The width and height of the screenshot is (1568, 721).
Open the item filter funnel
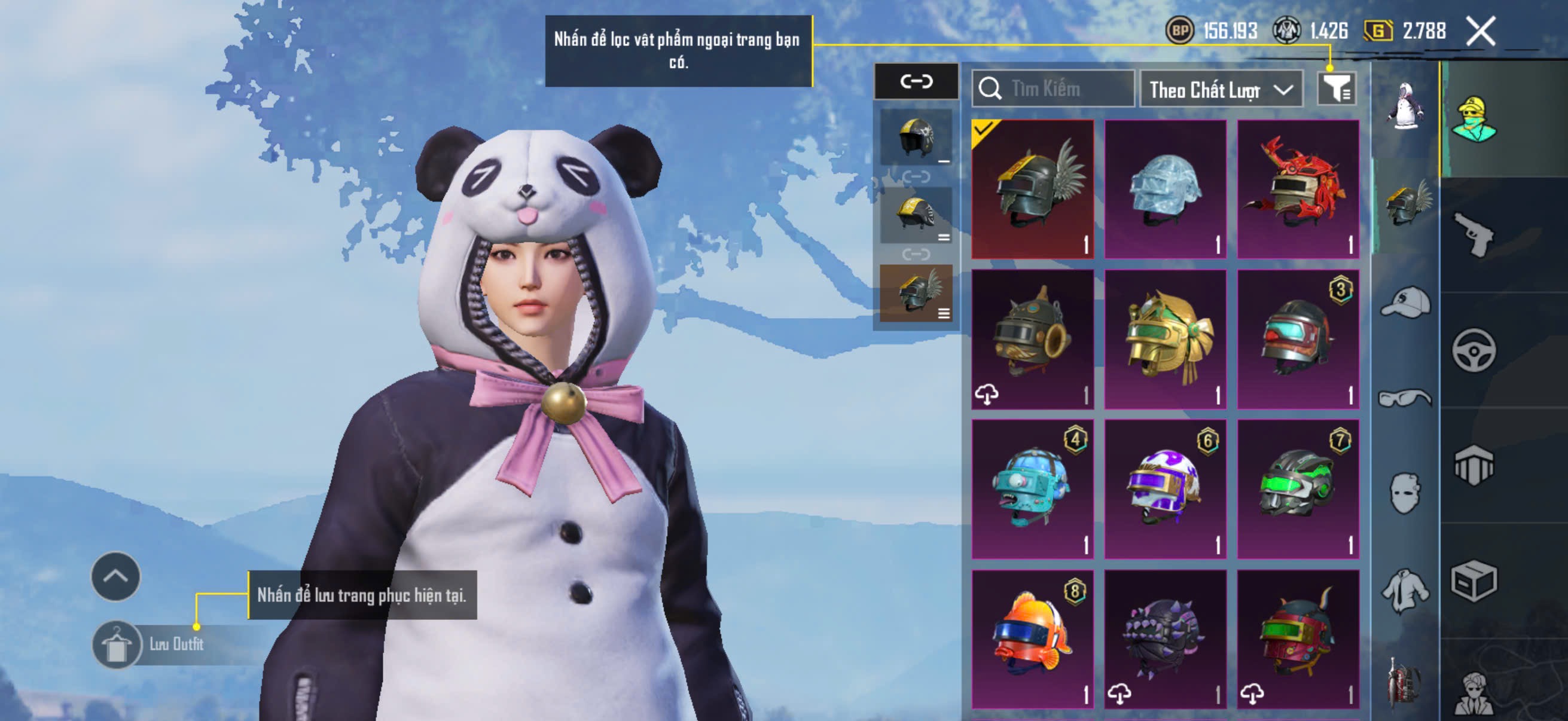[1336, 90]
